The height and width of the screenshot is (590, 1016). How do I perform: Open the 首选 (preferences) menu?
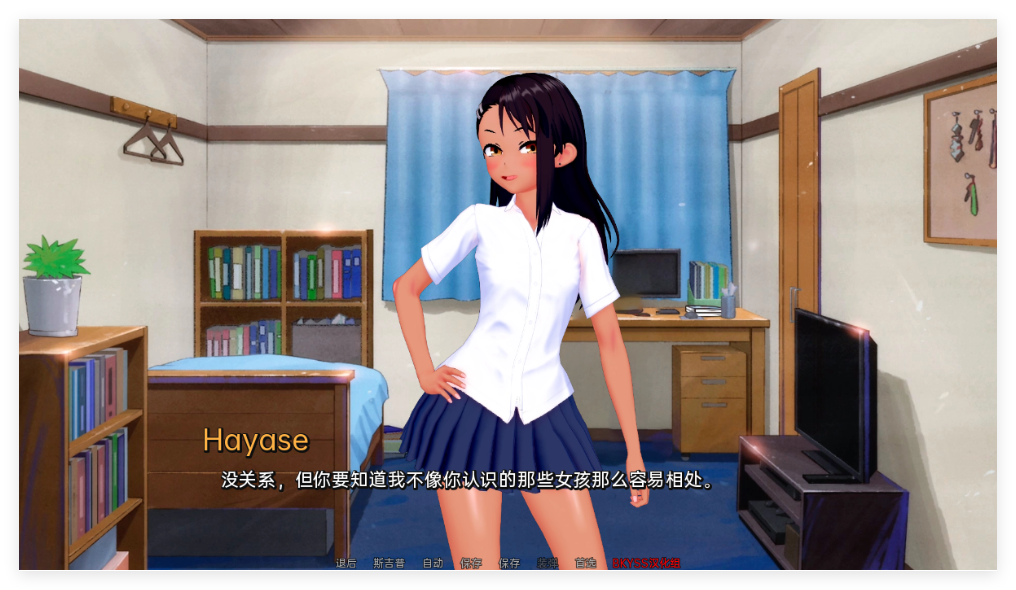click(x=585, y=563)
